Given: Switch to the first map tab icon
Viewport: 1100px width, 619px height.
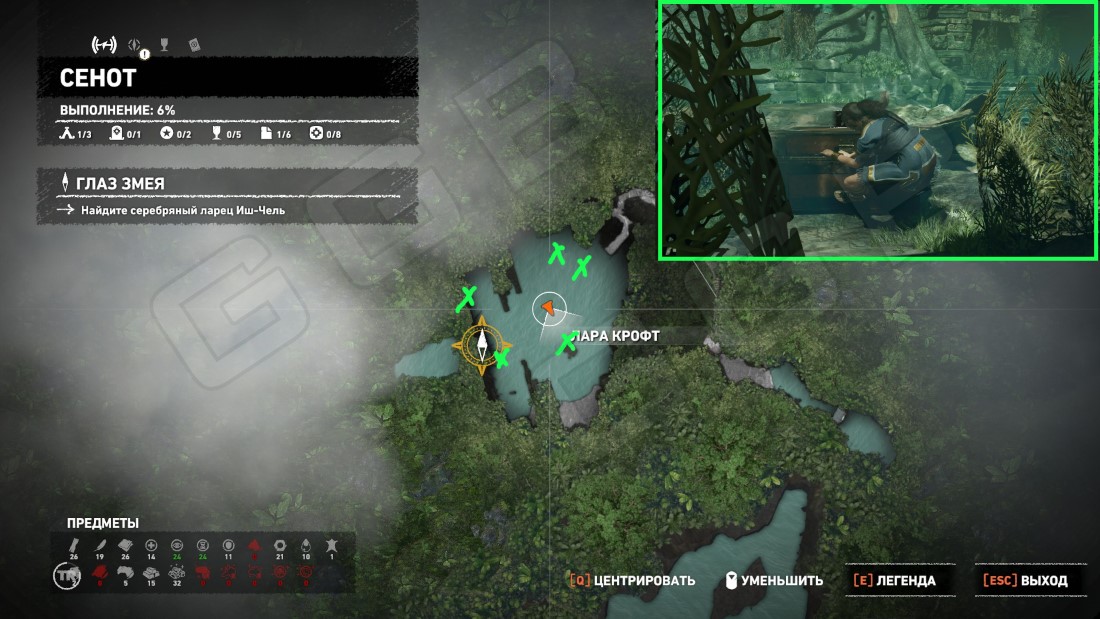Looking at the screenshot, I should 104,44.
